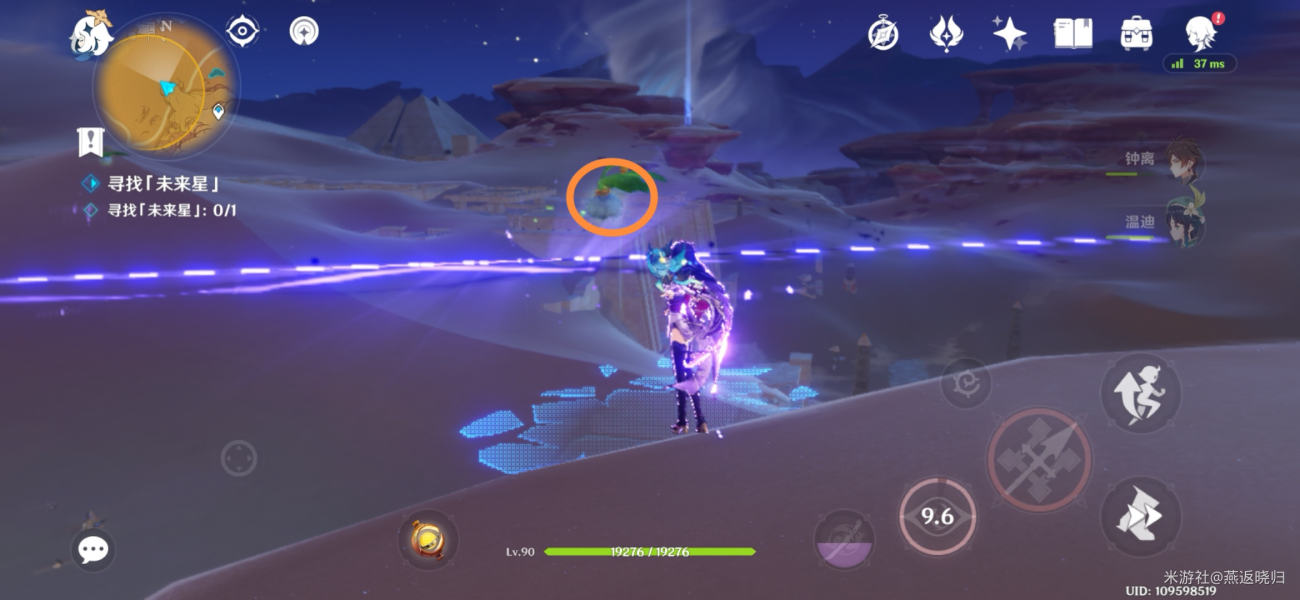Tap the round target icon right of the eye icon
This screenshot has height=600, width=1300.
coord(304,31)
